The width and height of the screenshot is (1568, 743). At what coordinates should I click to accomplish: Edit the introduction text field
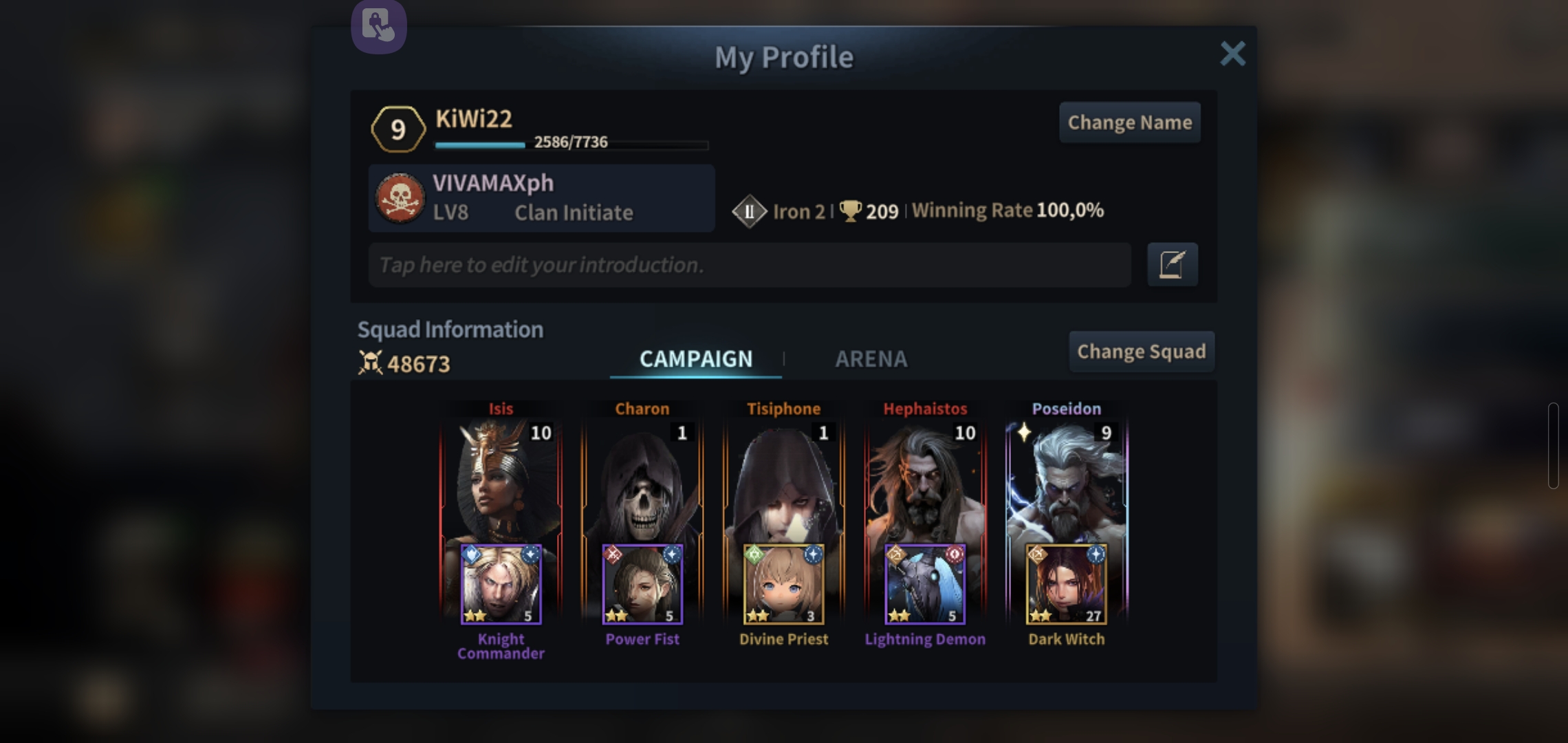coord(750,265)
